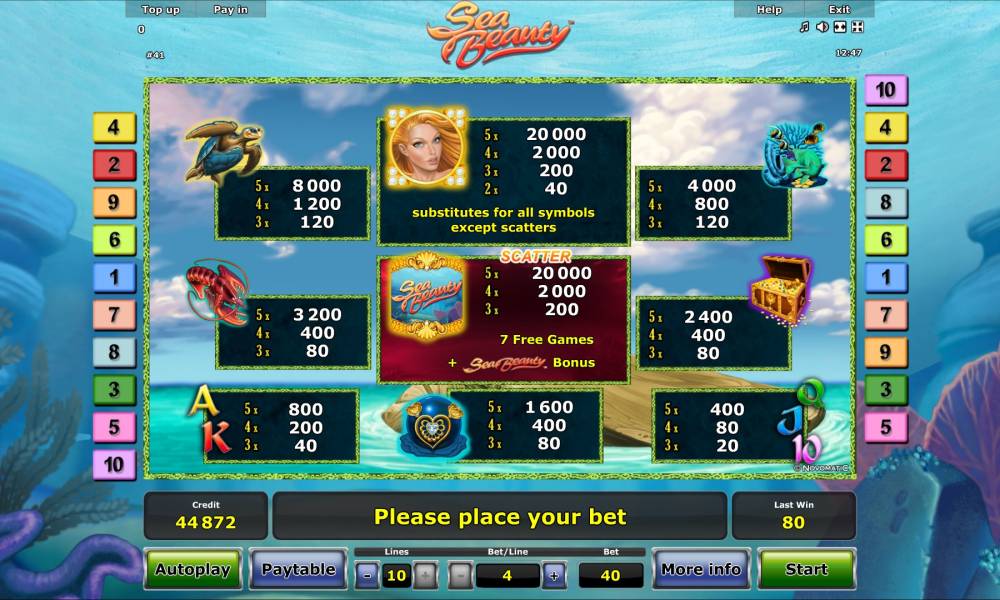Image resolution: width=1000 pixels, height=600 pixels.
Task: Raise the Bet/Line amount
Action: click(x=554, y=575)
